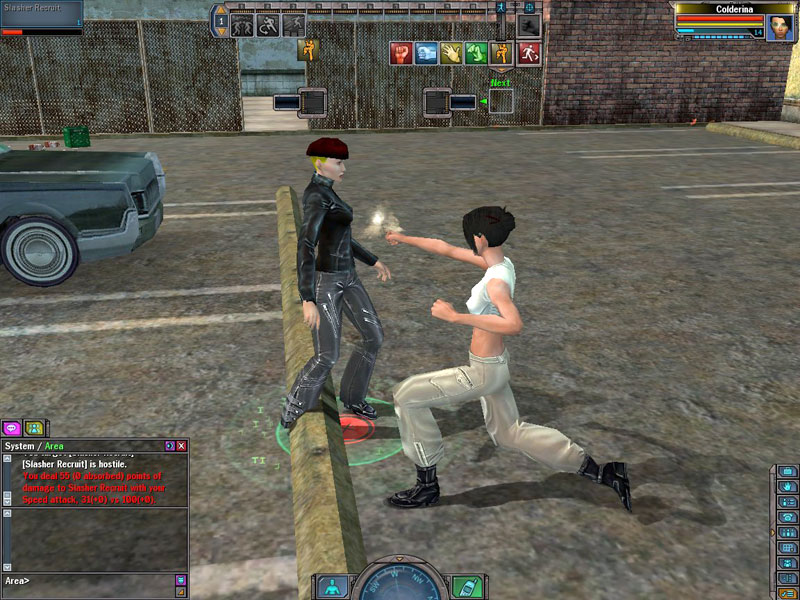Open the hand icon in side menu
Screen dimensions: 800x600
coord(788,487)
